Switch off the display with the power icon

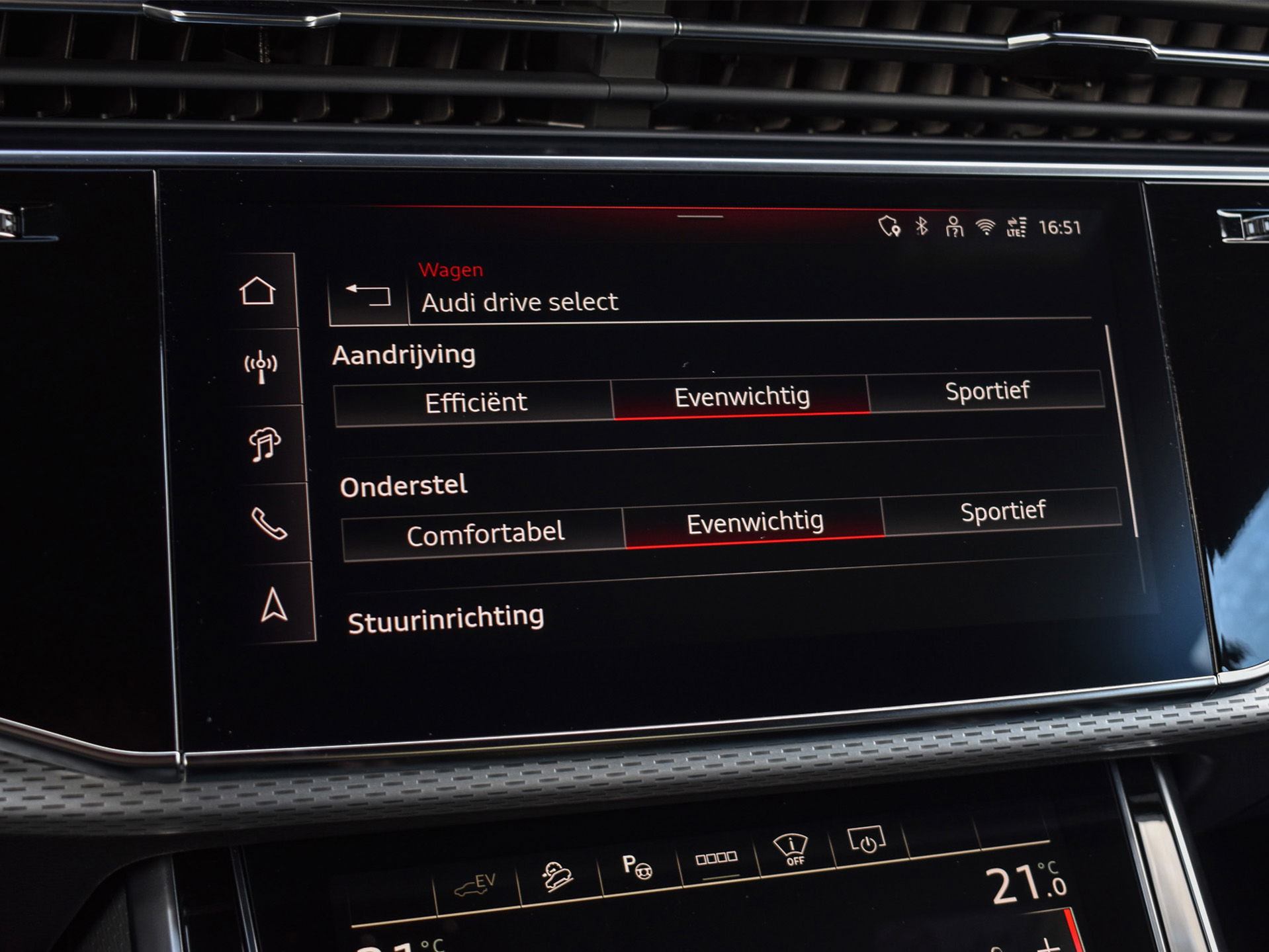867,840
